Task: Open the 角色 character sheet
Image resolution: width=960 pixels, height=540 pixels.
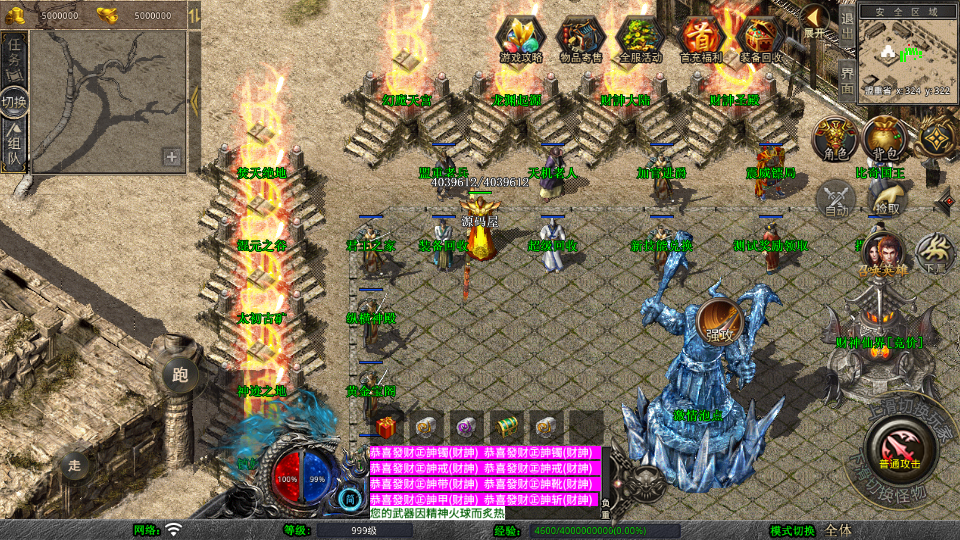Action: click(834, 140)
